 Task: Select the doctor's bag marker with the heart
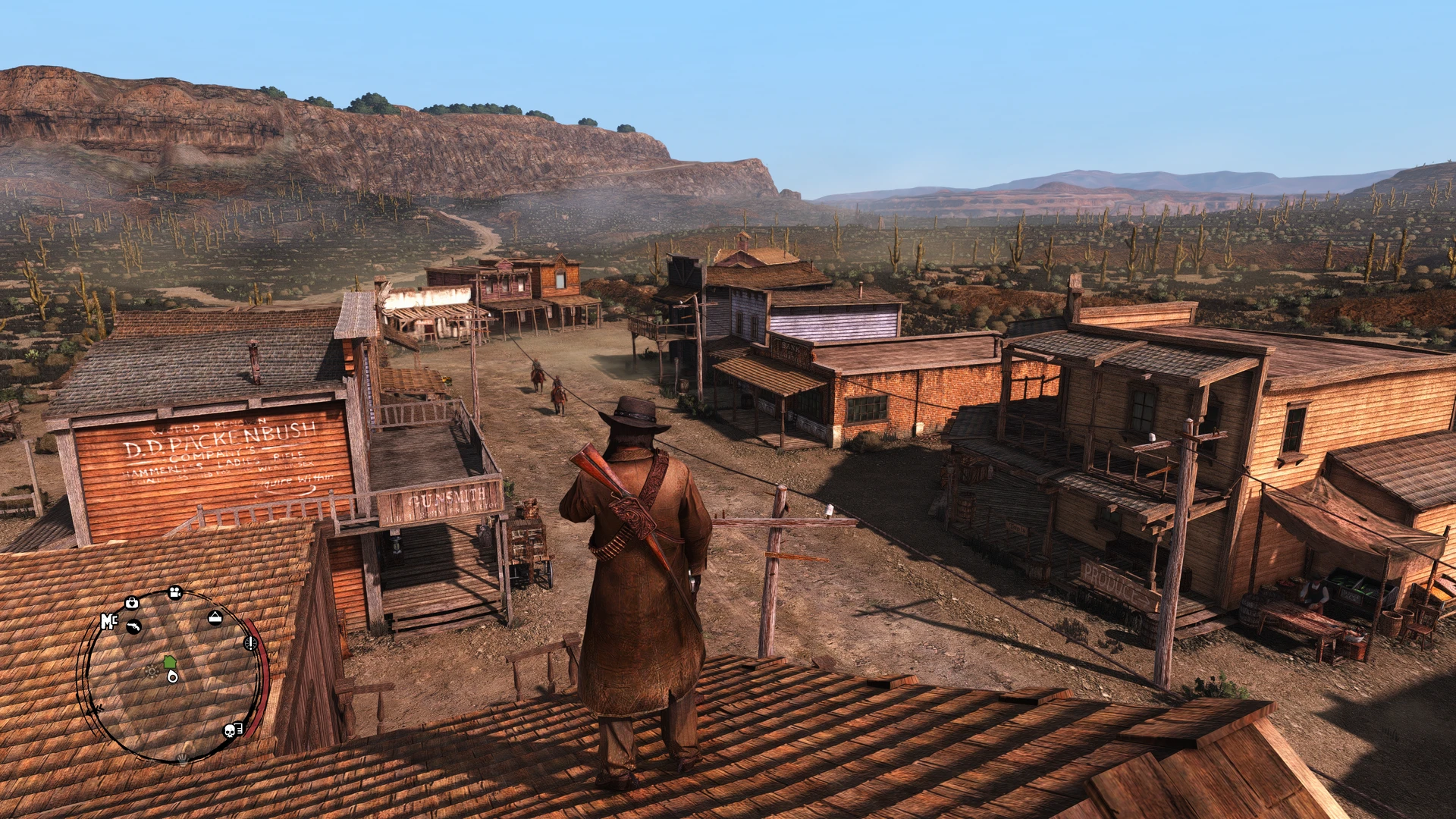coord(132,603)
